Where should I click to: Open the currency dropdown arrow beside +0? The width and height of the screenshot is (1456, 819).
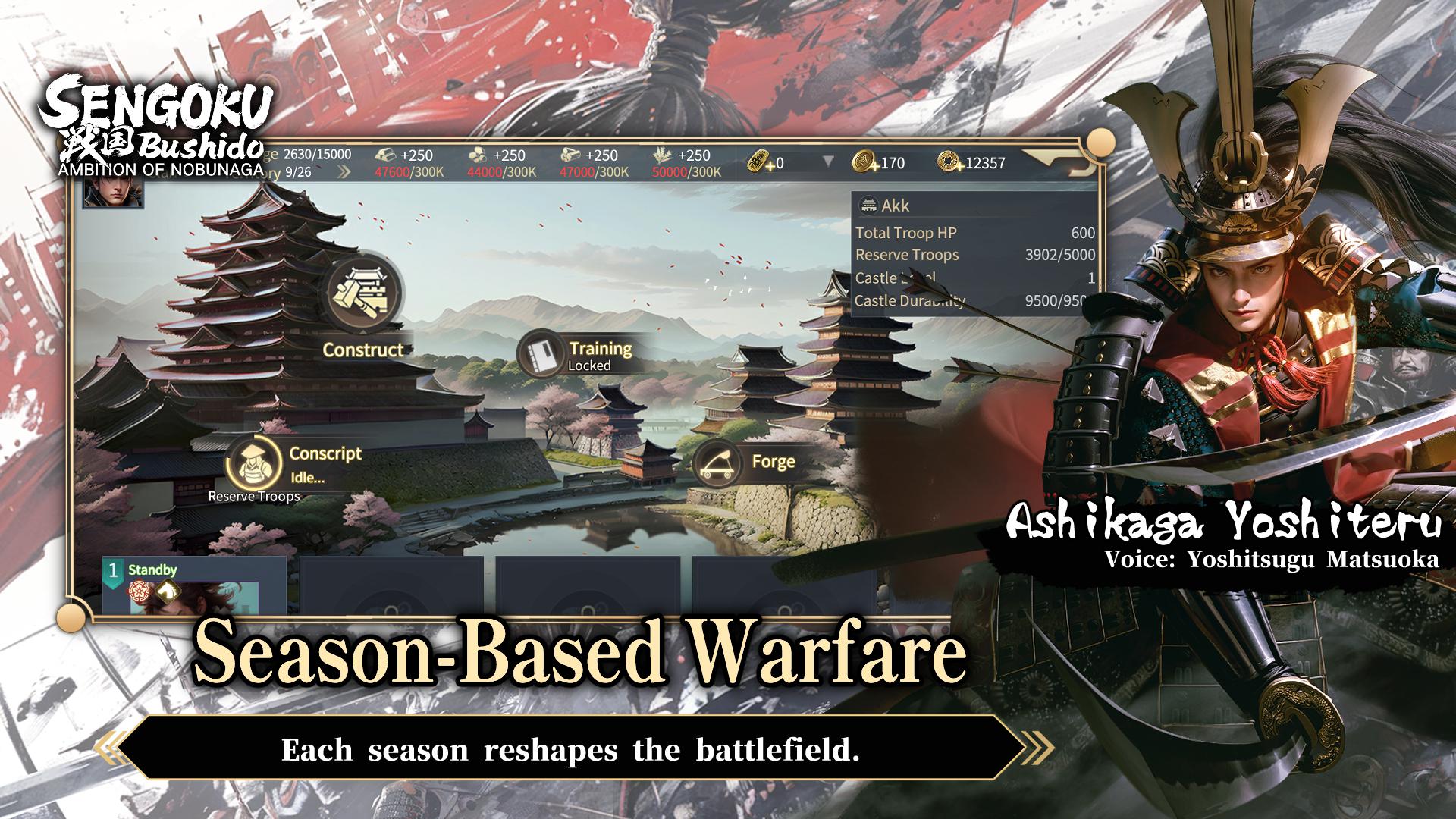[x=827, y=160]
